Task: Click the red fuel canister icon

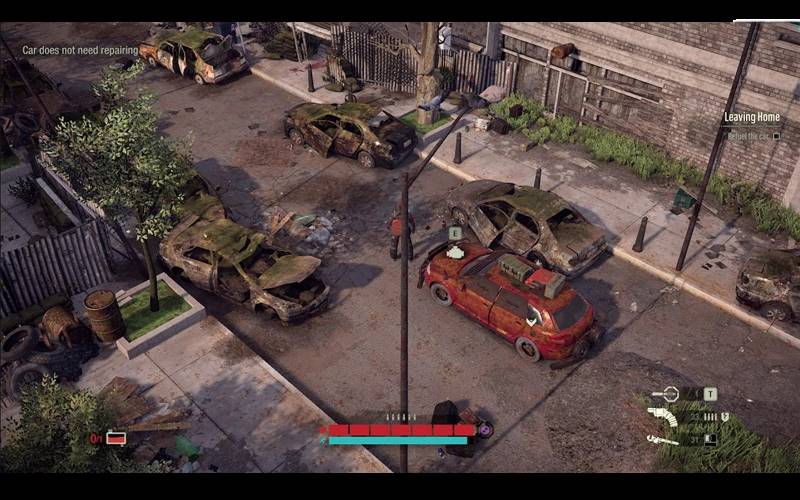Action: point(116,438)
